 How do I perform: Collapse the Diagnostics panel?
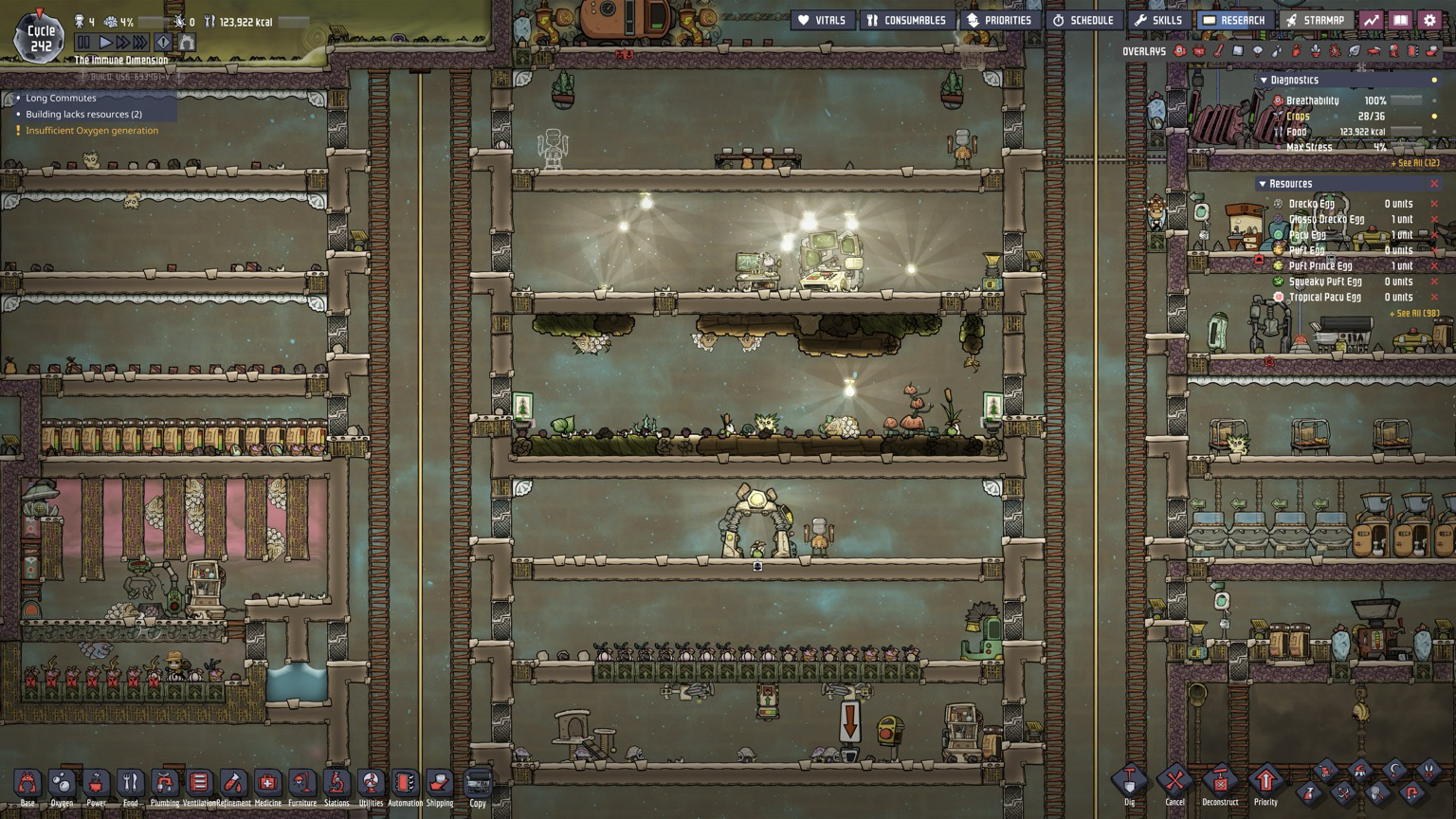click(x=1264, y=81)
